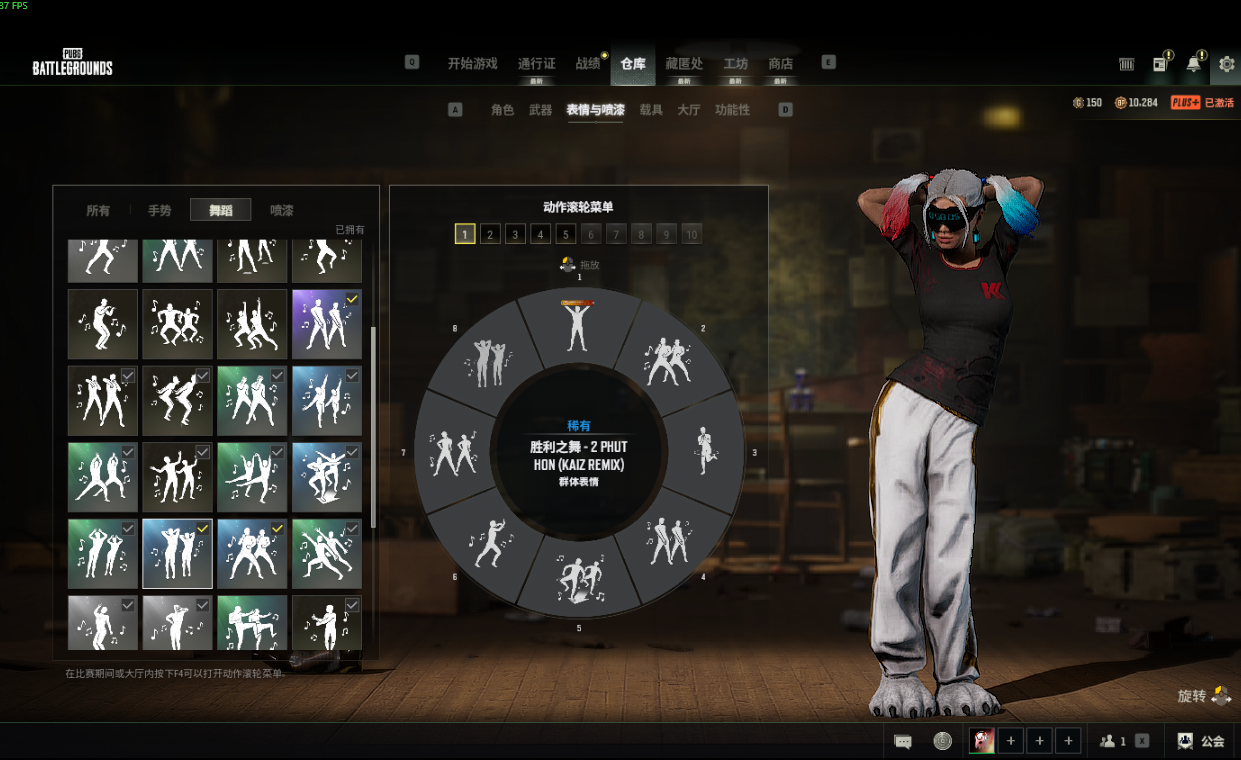This screenshot has height=760, width=1241.
Task: Switch to the 喷漆 sprays tab
Action: pyautogui.click(x=282, y=210)
